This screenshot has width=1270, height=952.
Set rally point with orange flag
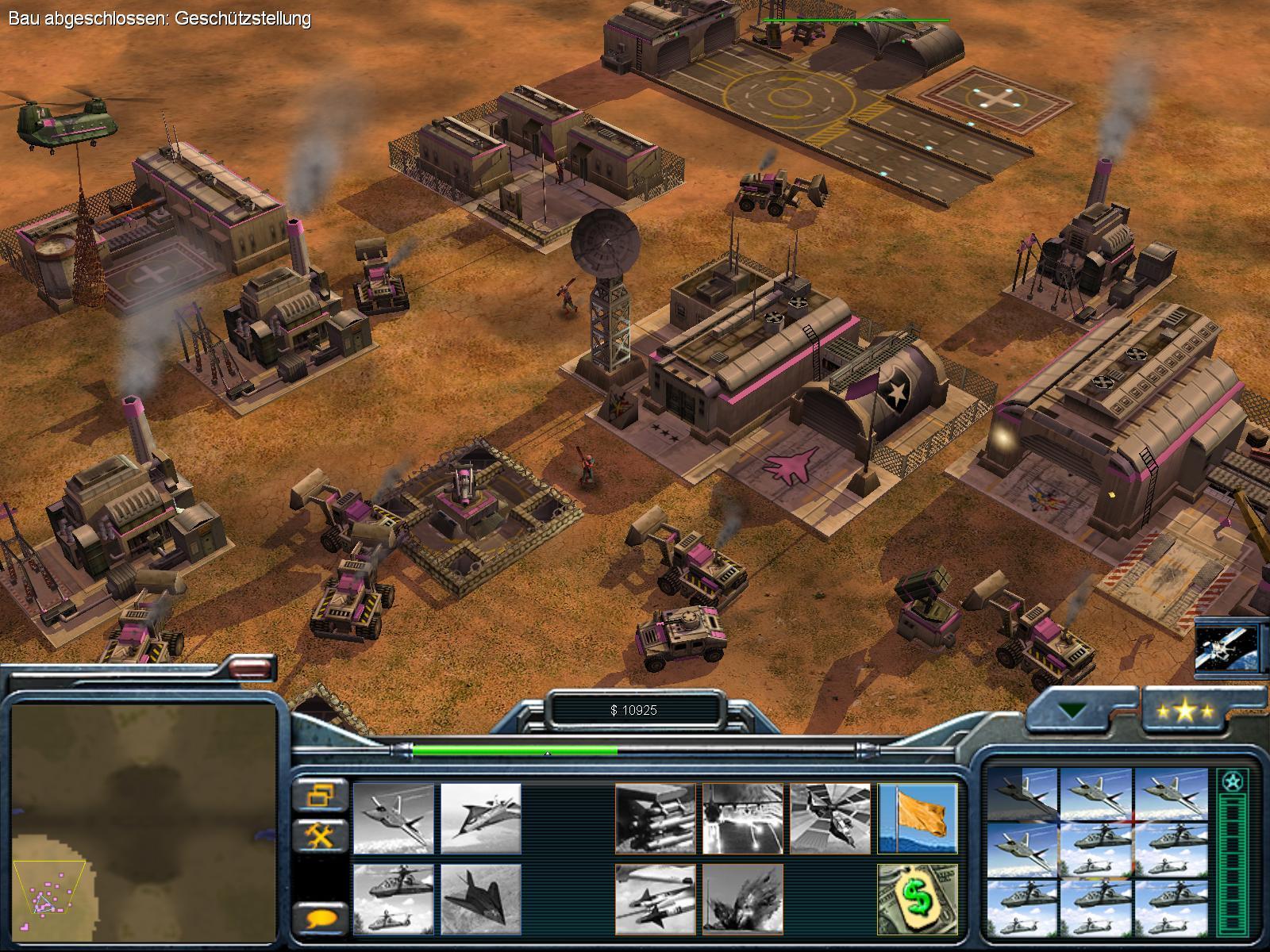(918, 819)
